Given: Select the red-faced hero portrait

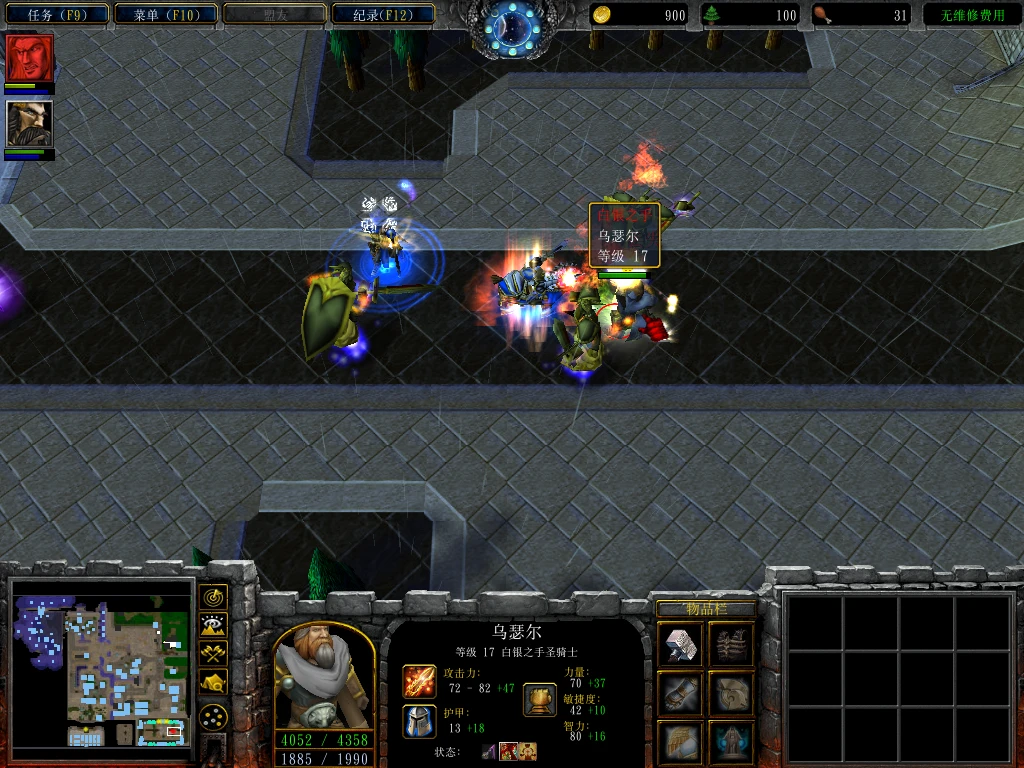Looking at the screenshot, I should [x=30, y=59].
